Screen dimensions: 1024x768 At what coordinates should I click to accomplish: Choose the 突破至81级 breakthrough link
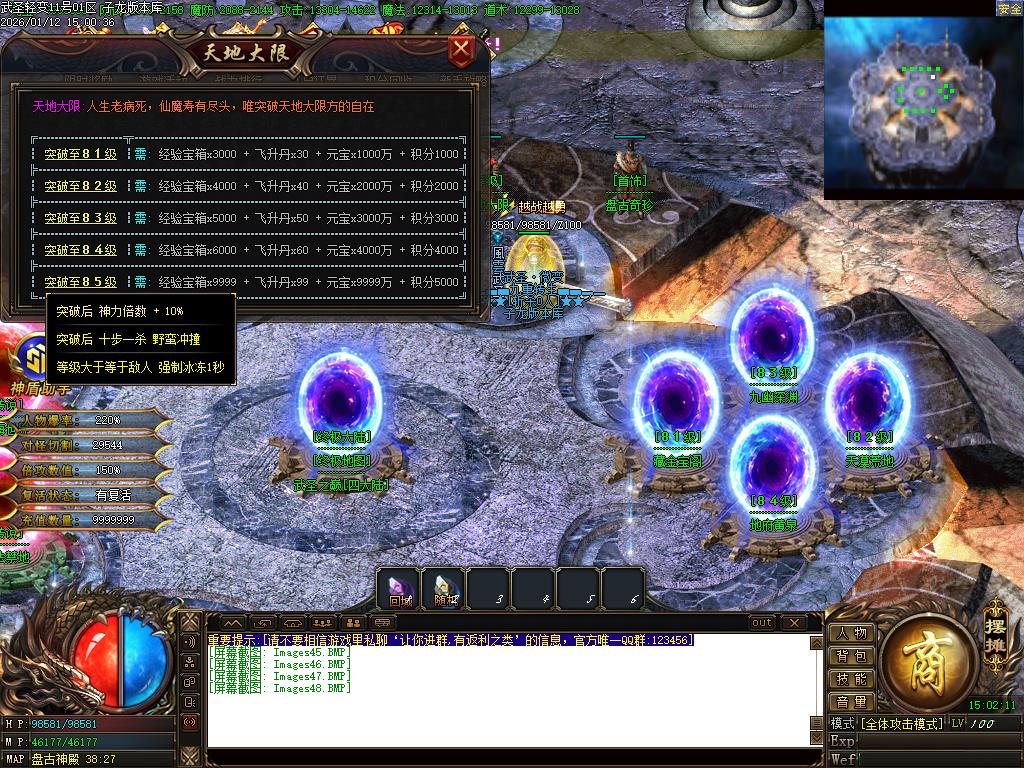80,154
